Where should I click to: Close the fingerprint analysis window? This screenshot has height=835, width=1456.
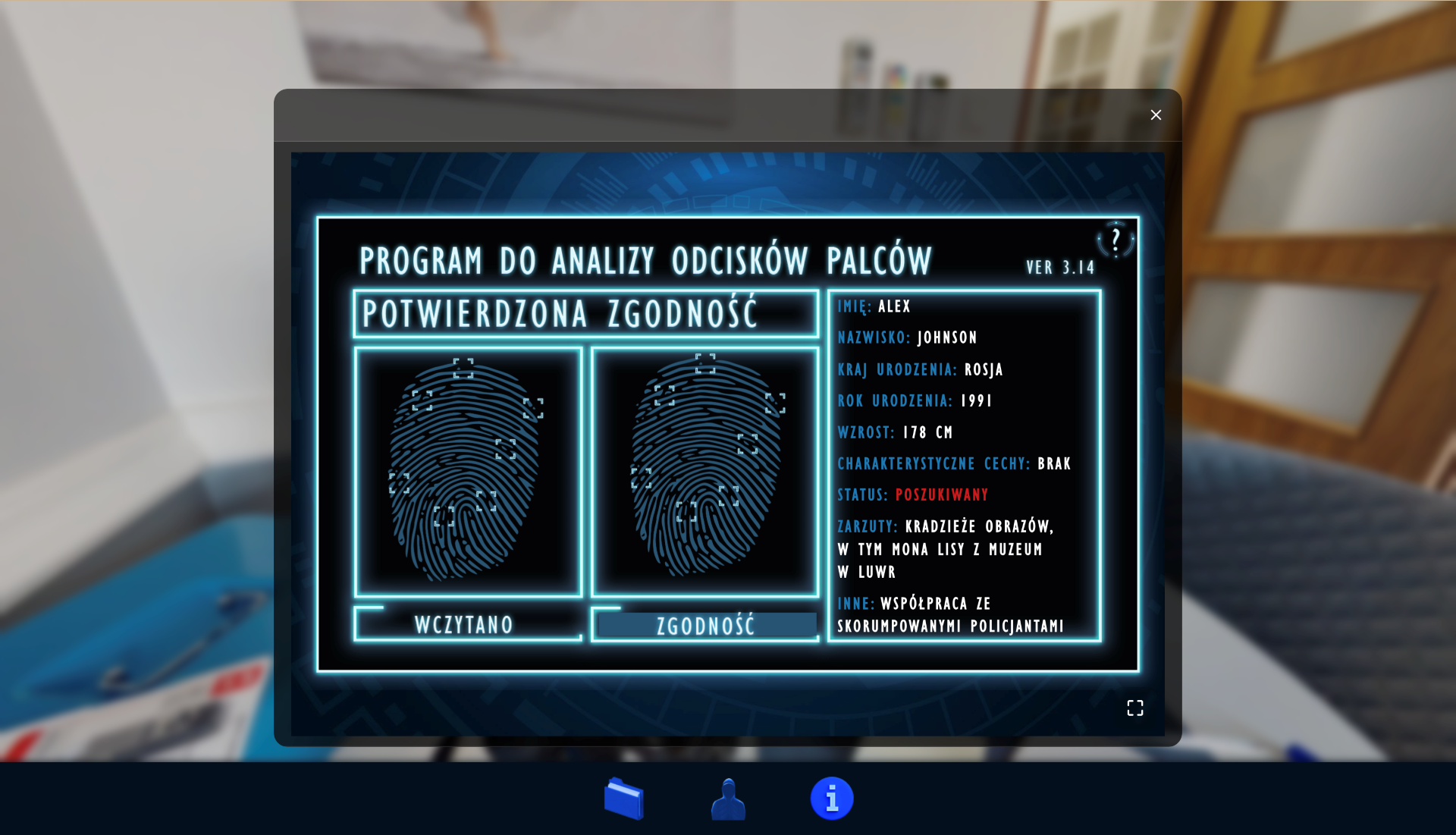(1155, 115)
